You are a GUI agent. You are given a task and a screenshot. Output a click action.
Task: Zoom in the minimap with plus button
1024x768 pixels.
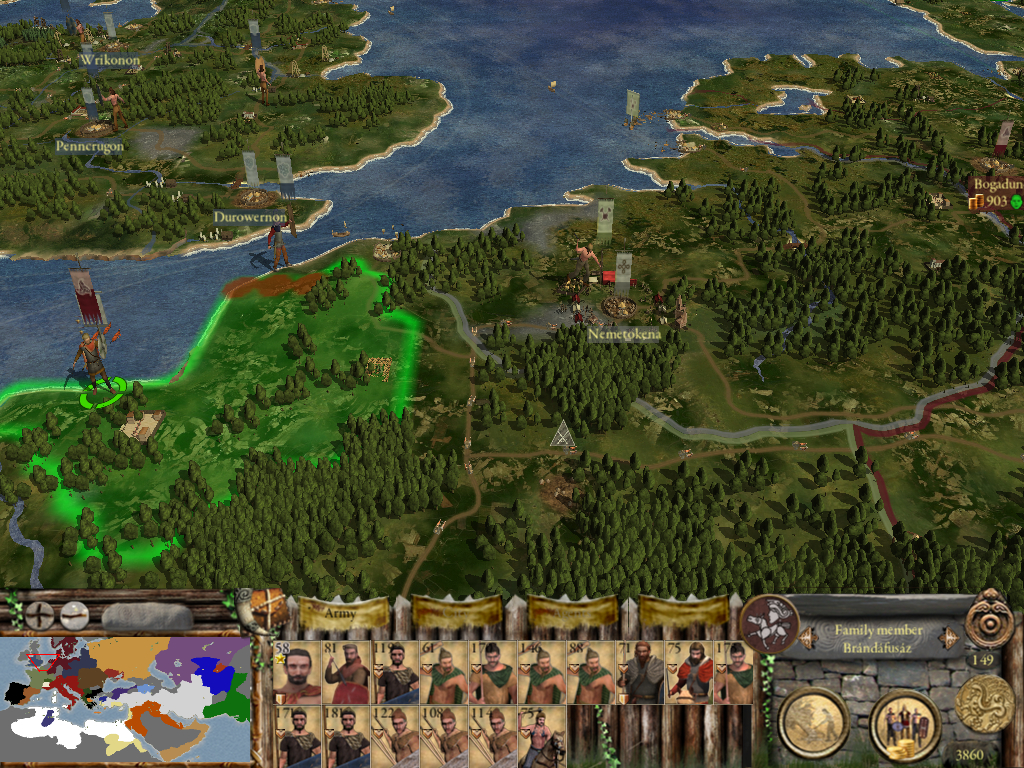[39, 613]
